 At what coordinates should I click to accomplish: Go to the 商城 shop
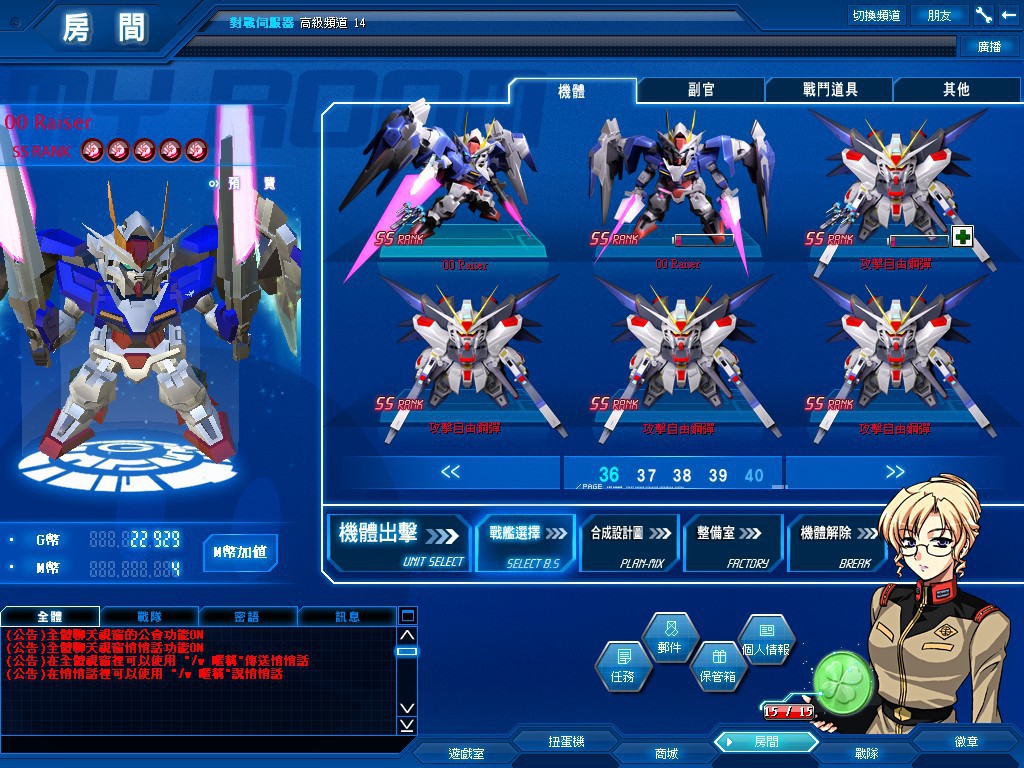click(665, 753)
